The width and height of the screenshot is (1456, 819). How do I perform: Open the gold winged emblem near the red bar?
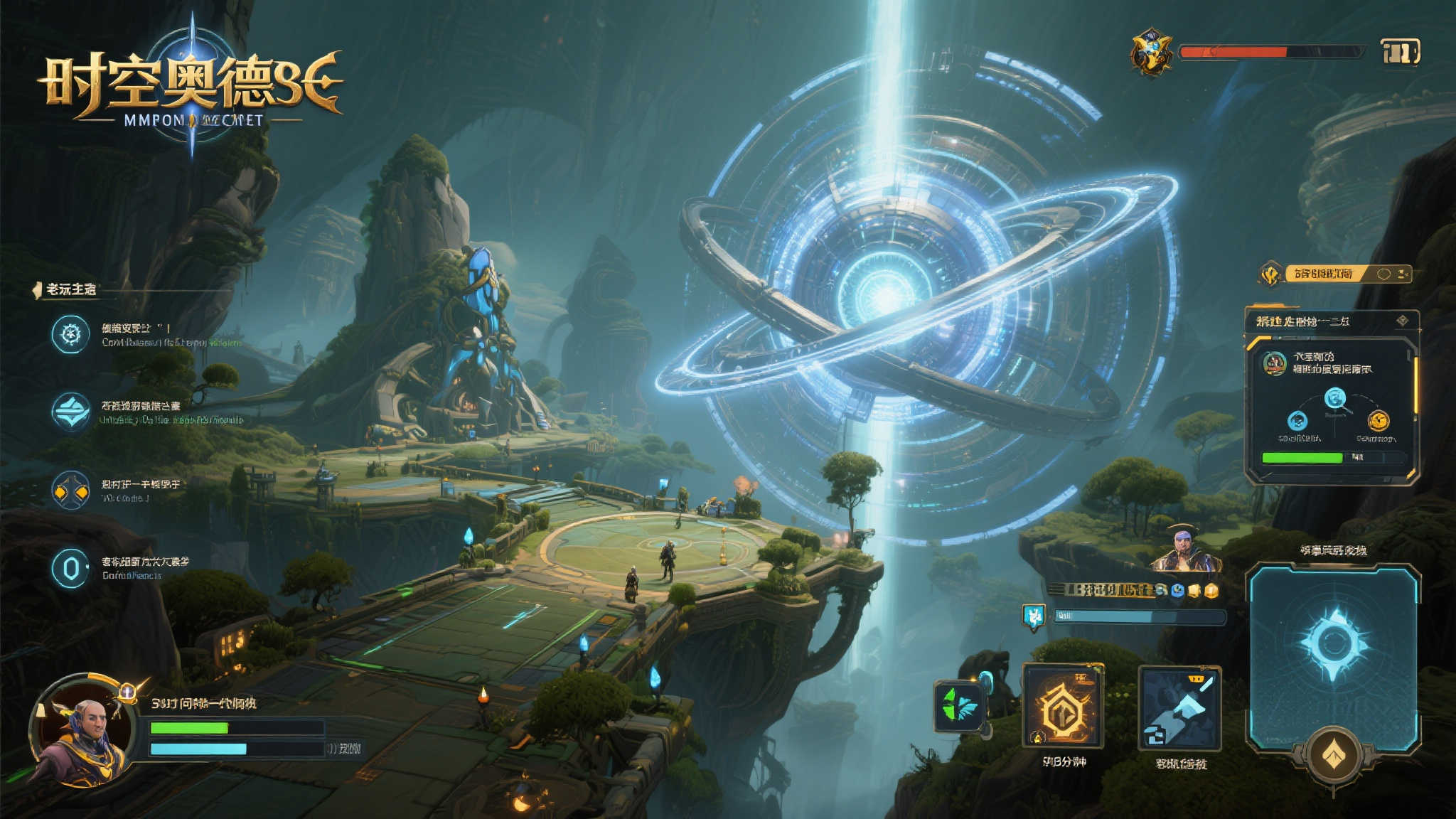pyautogui.click(x=1152, y=52)
